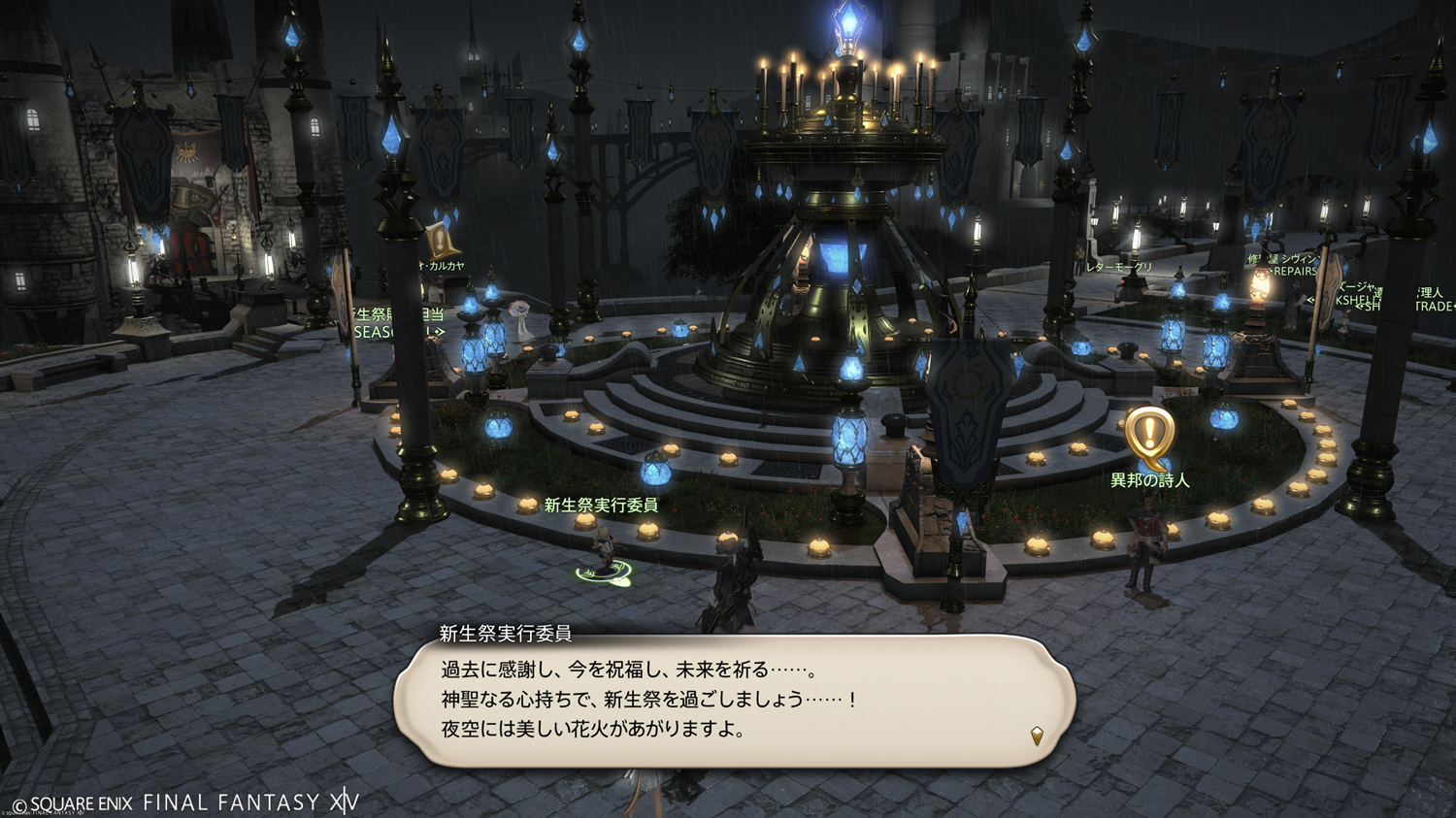Click the dialogue advance arrow gem
Screen dimensions: 1456x818
coord(1037,736)
